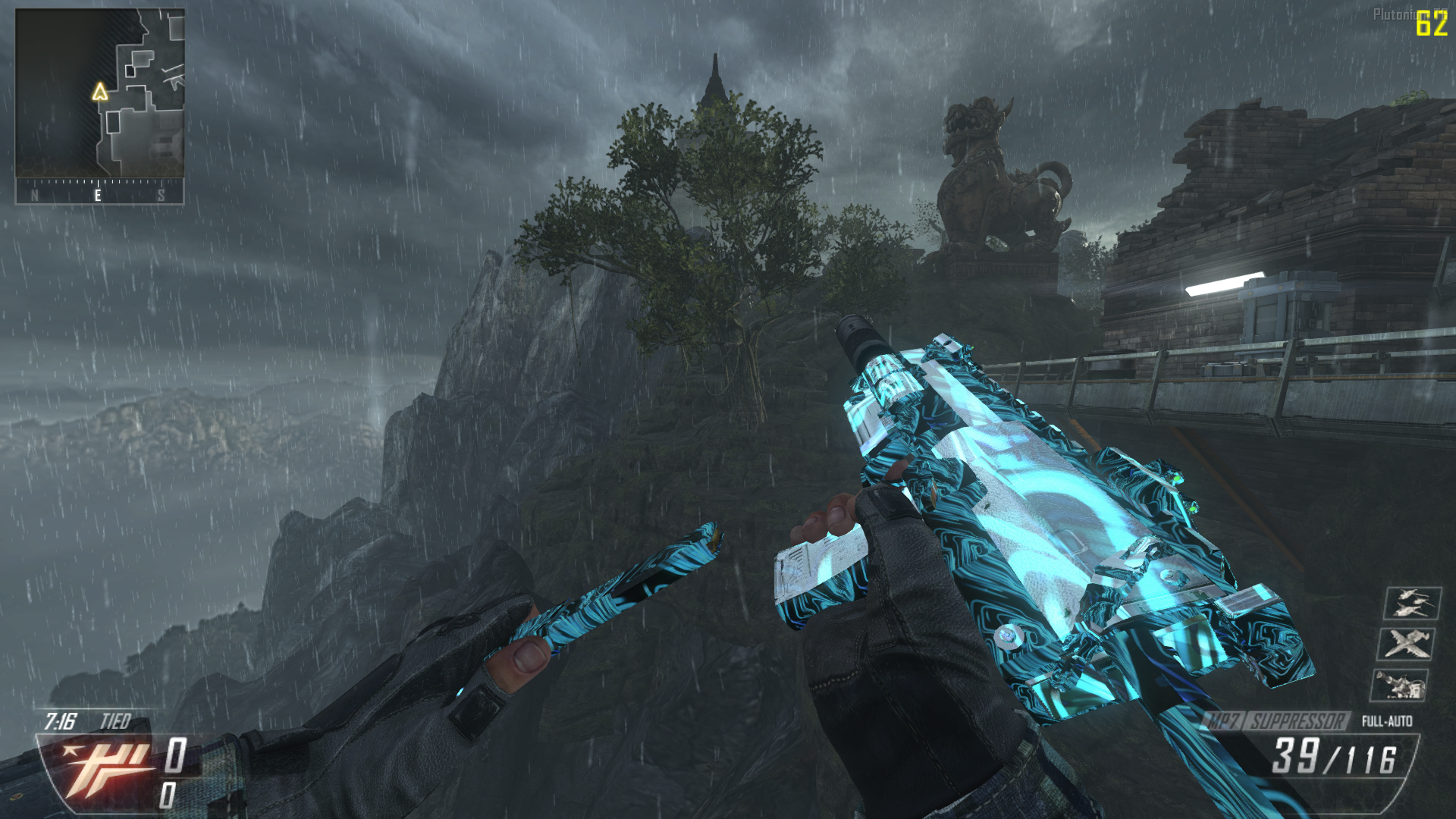Toggle the Full-Auto fire mode label
Image resolution: width=1456 pixels, height=819 pixels.
point(1386,721)
